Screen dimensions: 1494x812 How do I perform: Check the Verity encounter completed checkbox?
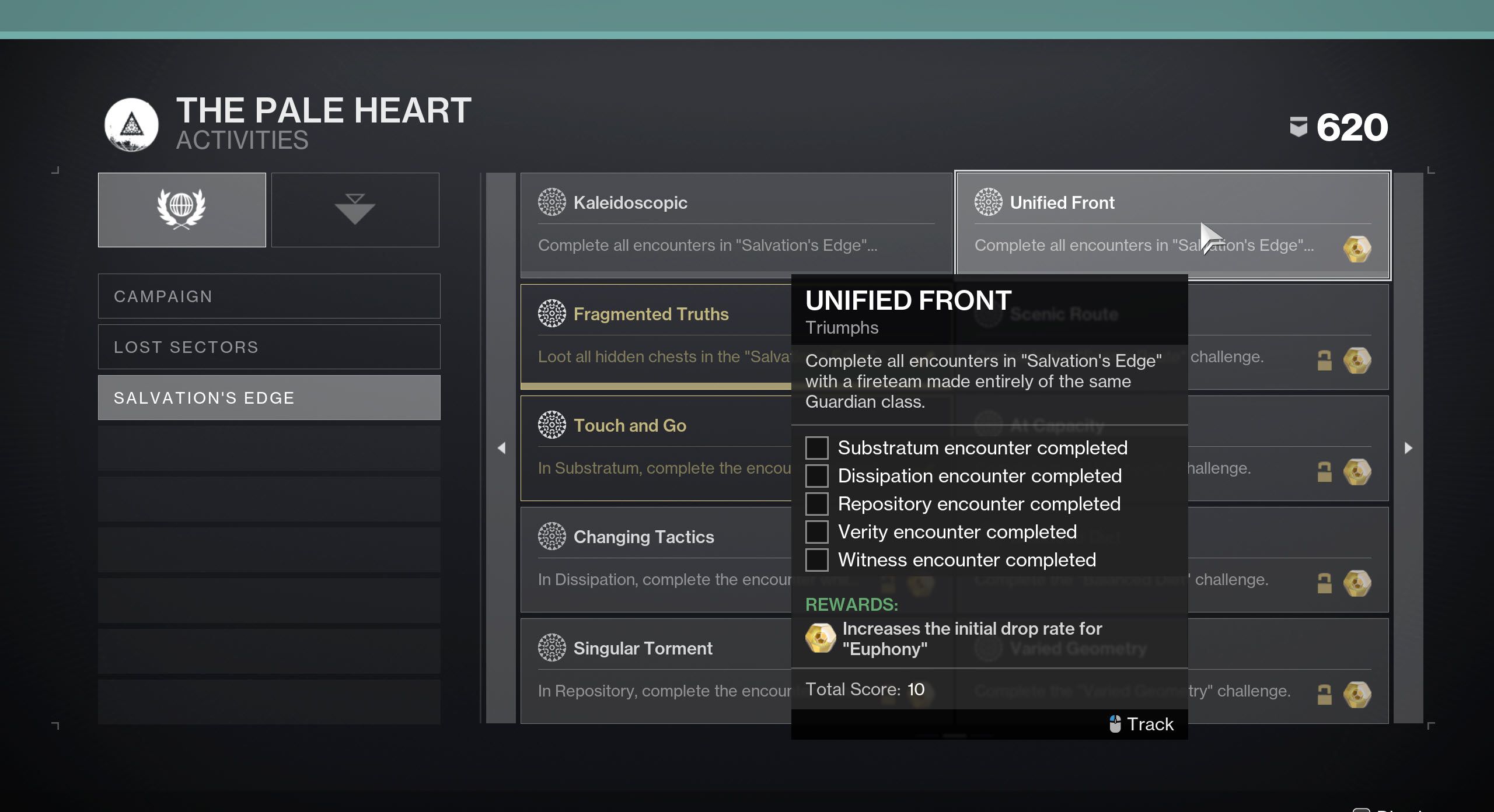[x=817, y=531]
